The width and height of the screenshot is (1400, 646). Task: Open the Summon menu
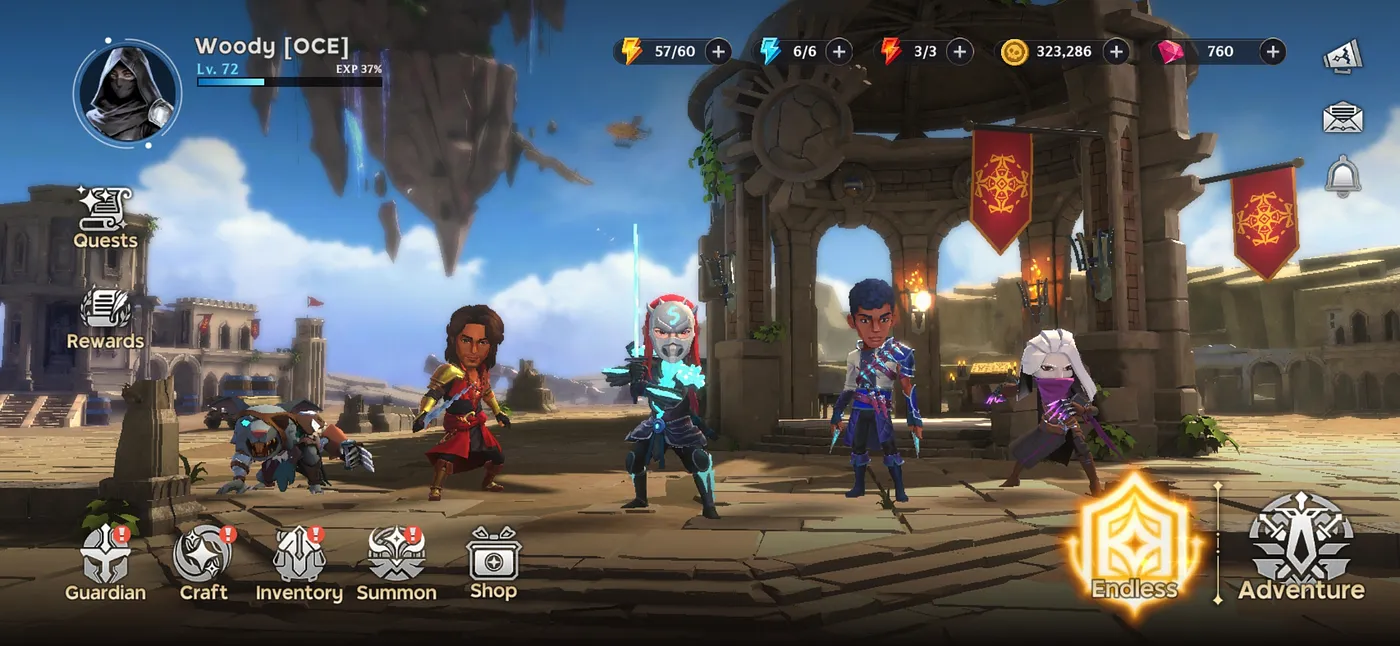point(396,564)
